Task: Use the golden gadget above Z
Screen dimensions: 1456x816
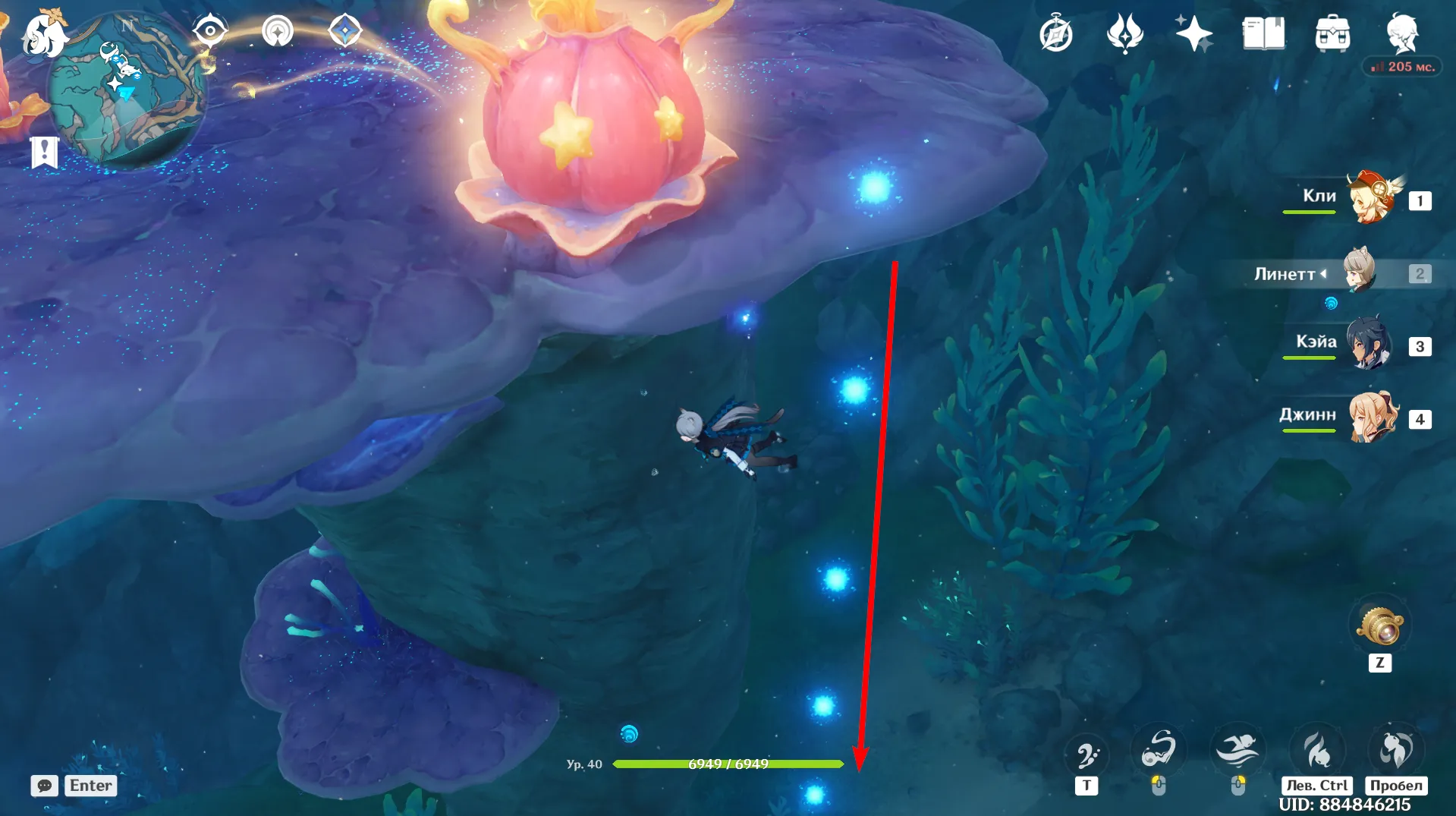Action: coord(1380,627)
